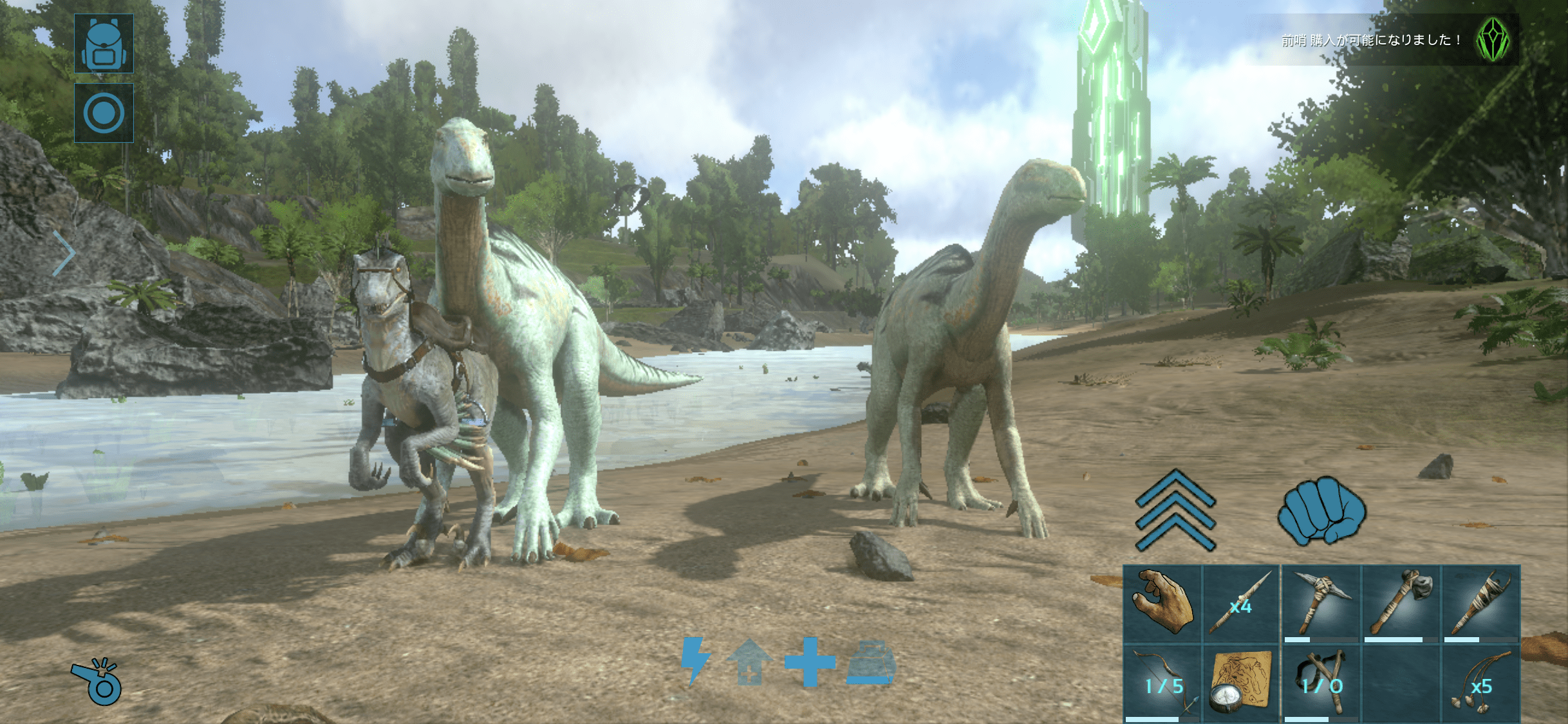Equip the bow showing 1/5
This screenshot has width=1568, height=724.
tap(1162, 683)
